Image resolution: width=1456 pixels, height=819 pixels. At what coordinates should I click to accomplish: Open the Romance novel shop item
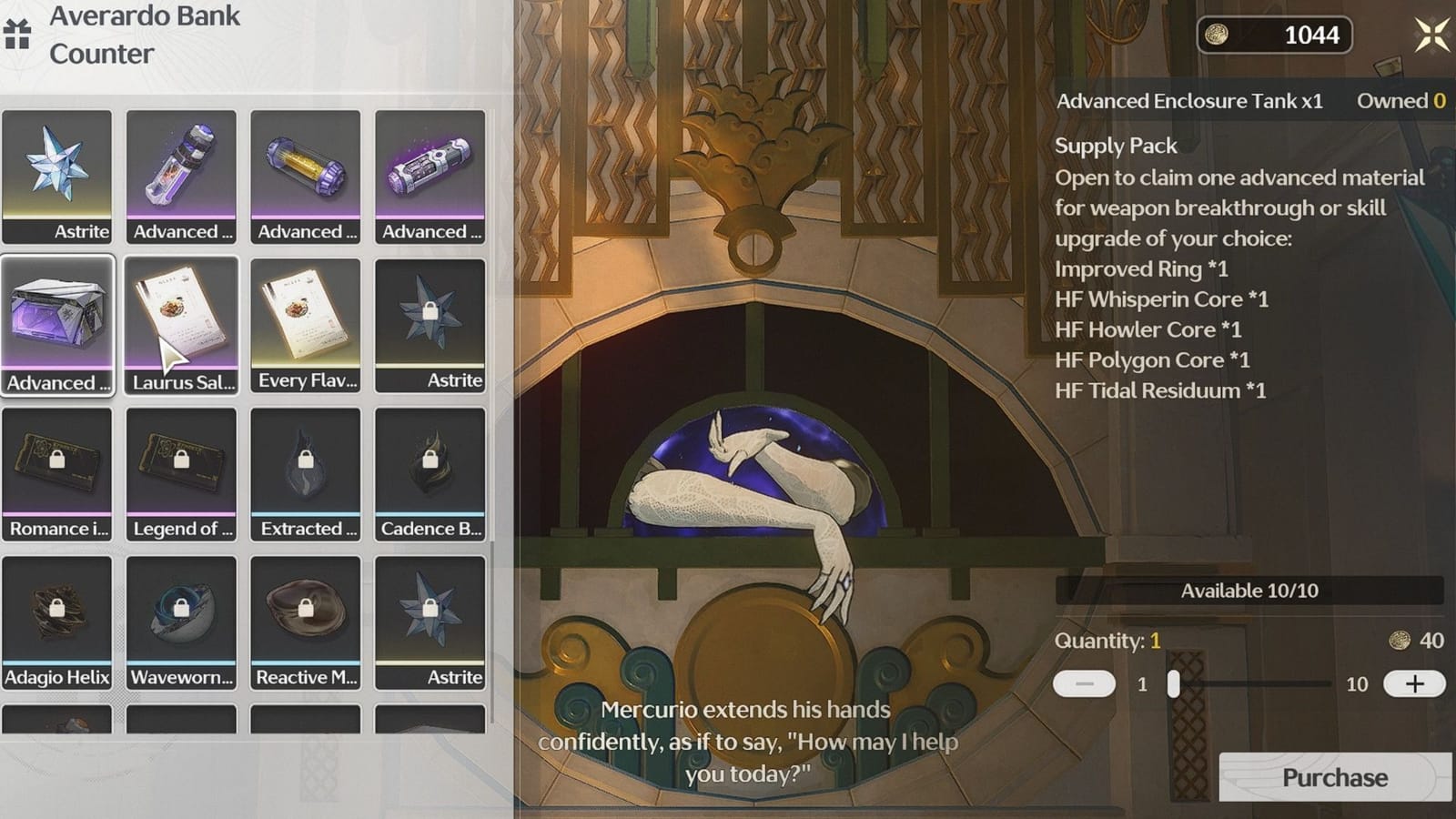59,473
